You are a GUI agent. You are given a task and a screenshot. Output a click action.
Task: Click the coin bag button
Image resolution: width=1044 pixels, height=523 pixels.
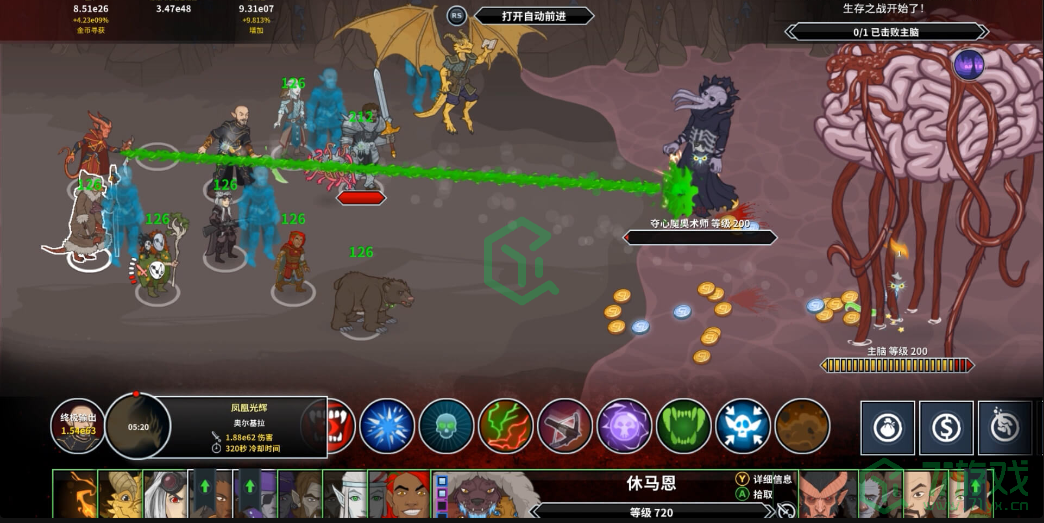[x=887, y=428]
